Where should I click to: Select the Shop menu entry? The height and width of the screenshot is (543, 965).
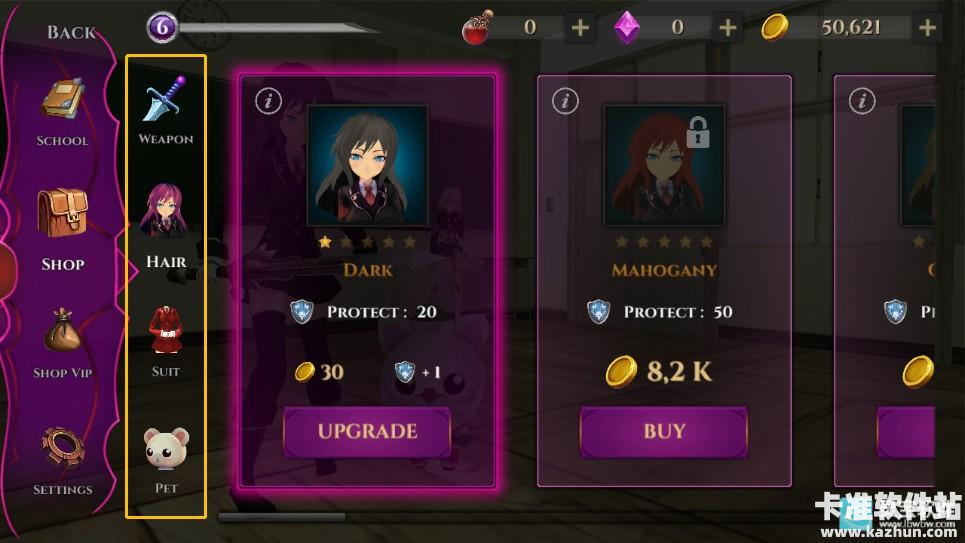pos(62,230)
